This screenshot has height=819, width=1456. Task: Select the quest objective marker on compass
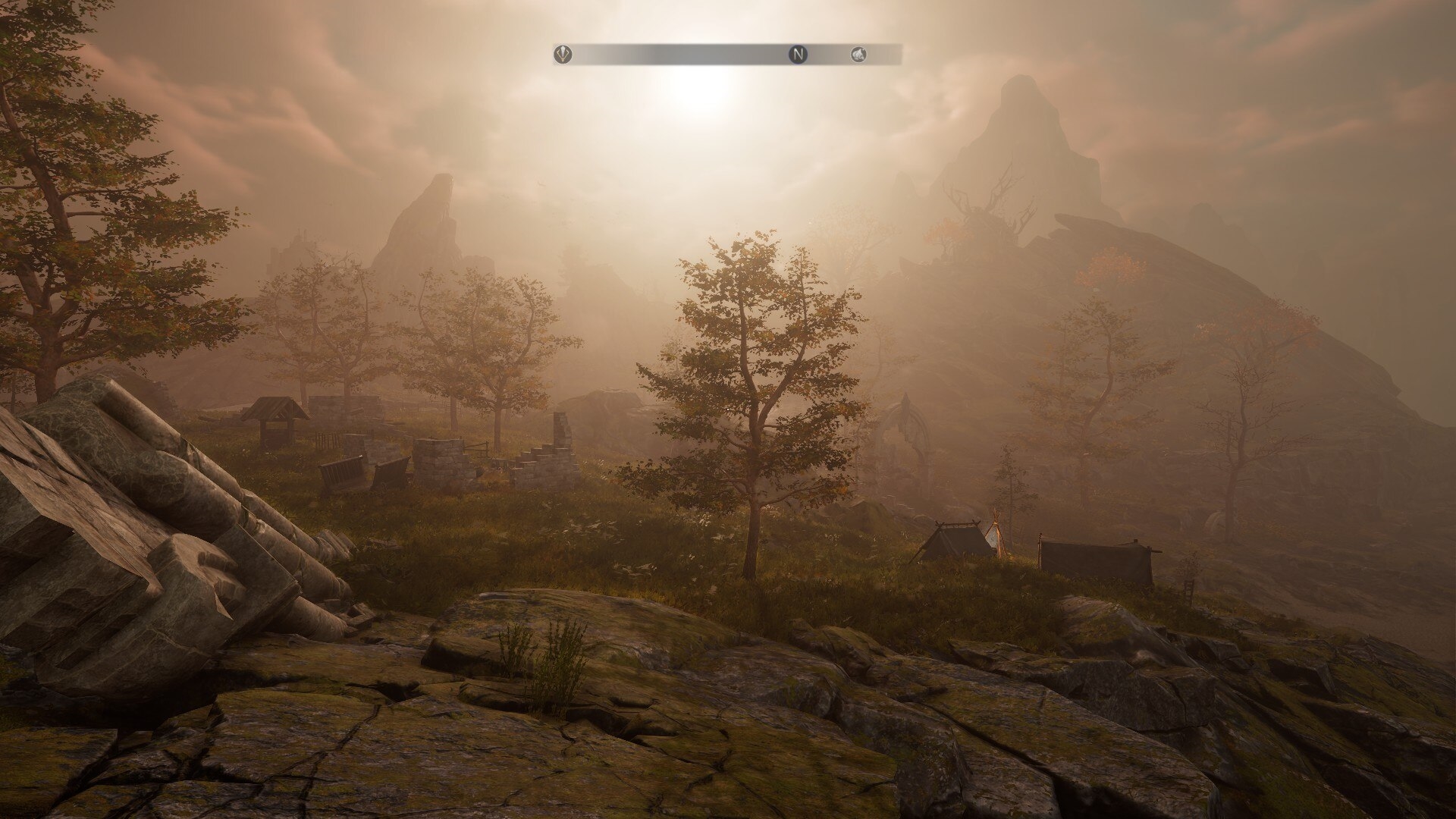tap(563, 54)
